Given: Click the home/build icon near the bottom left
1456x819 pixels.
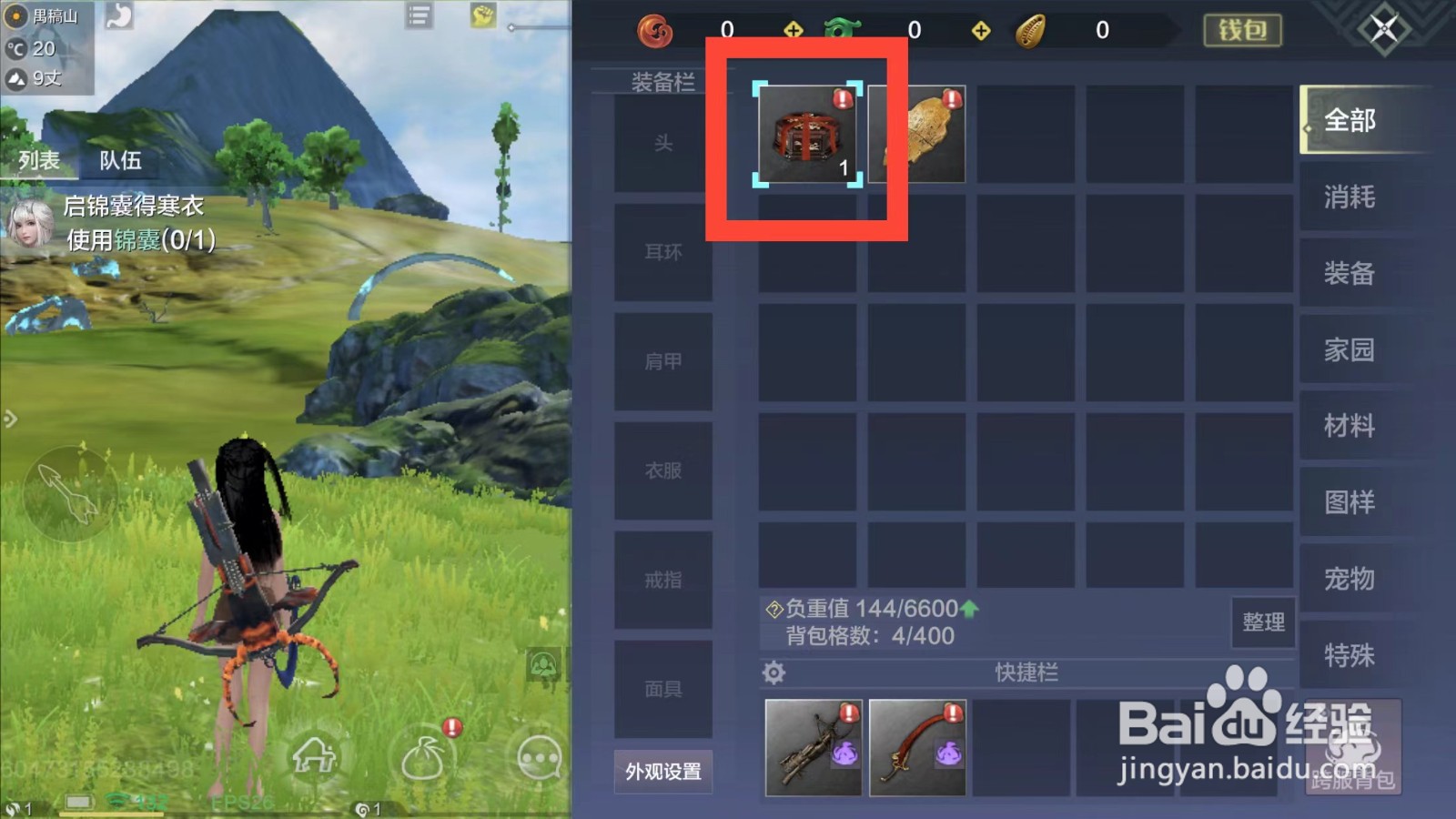Looking at the screenshot, I should tap(313, 754).
